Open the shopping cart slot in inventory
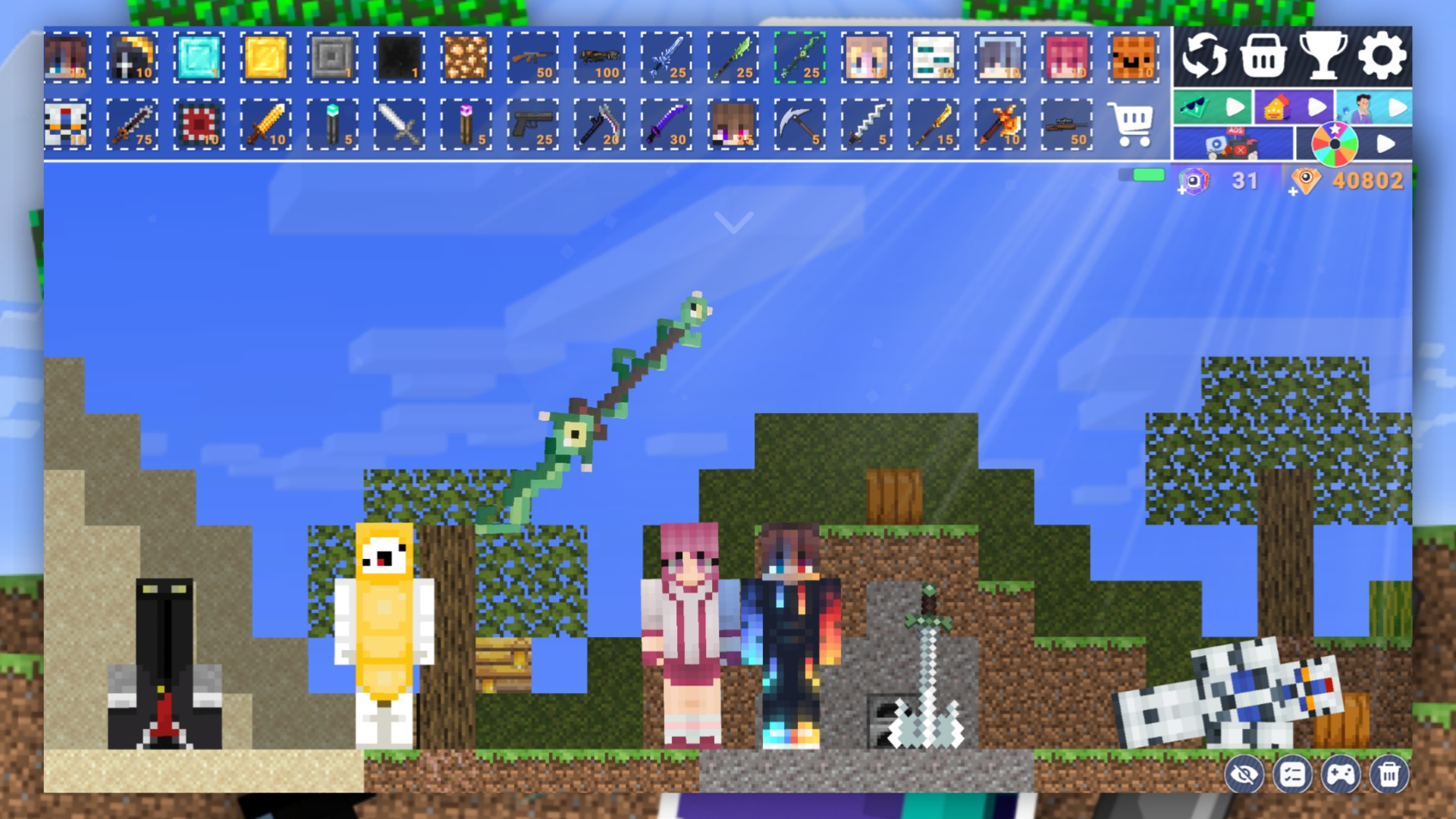The height and width of the screenshot is (819, 1456). click(1131, 125)
